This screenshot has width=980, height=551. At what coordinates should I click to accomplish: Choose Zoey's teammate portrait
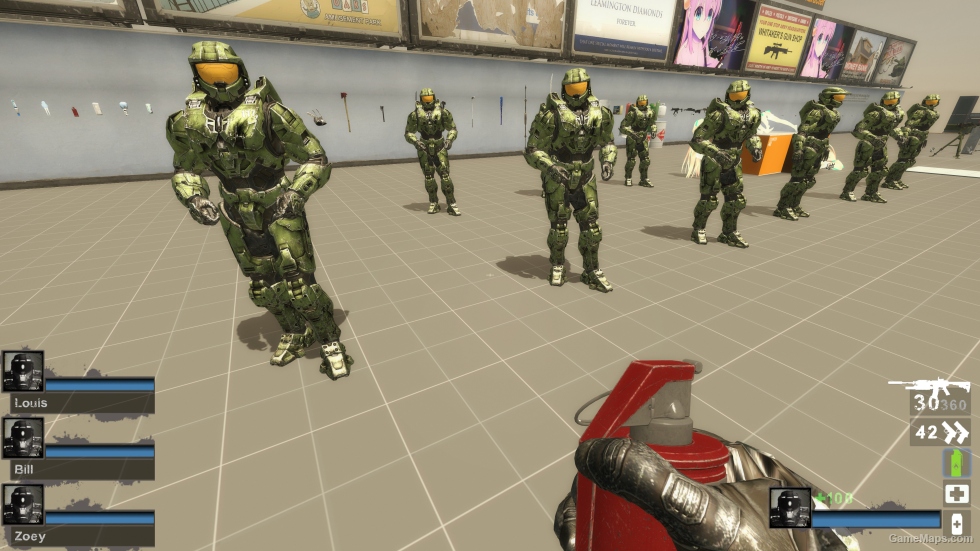tap(23, 505)
